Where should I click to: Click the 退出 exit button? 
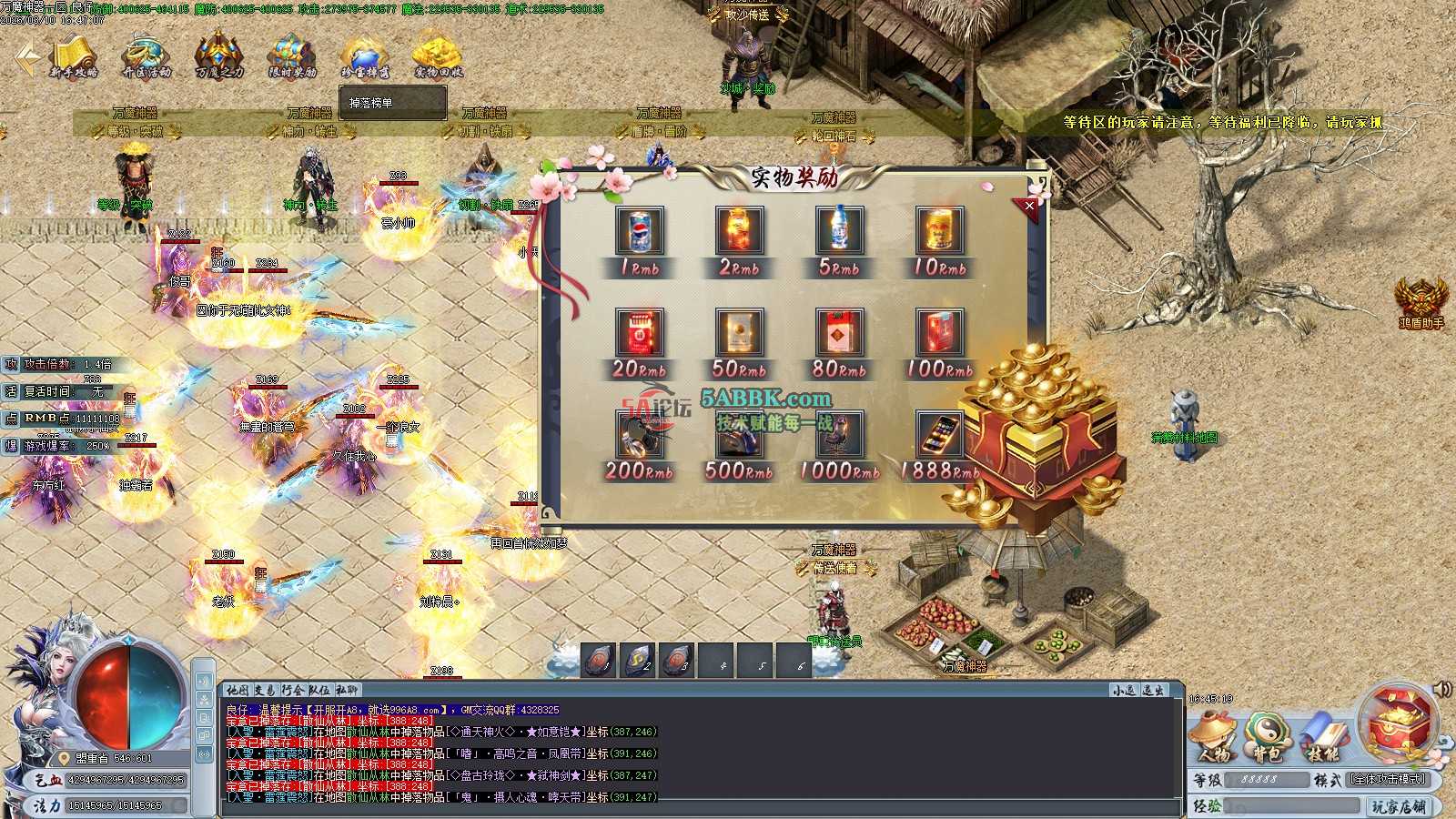pos(1153,691)
